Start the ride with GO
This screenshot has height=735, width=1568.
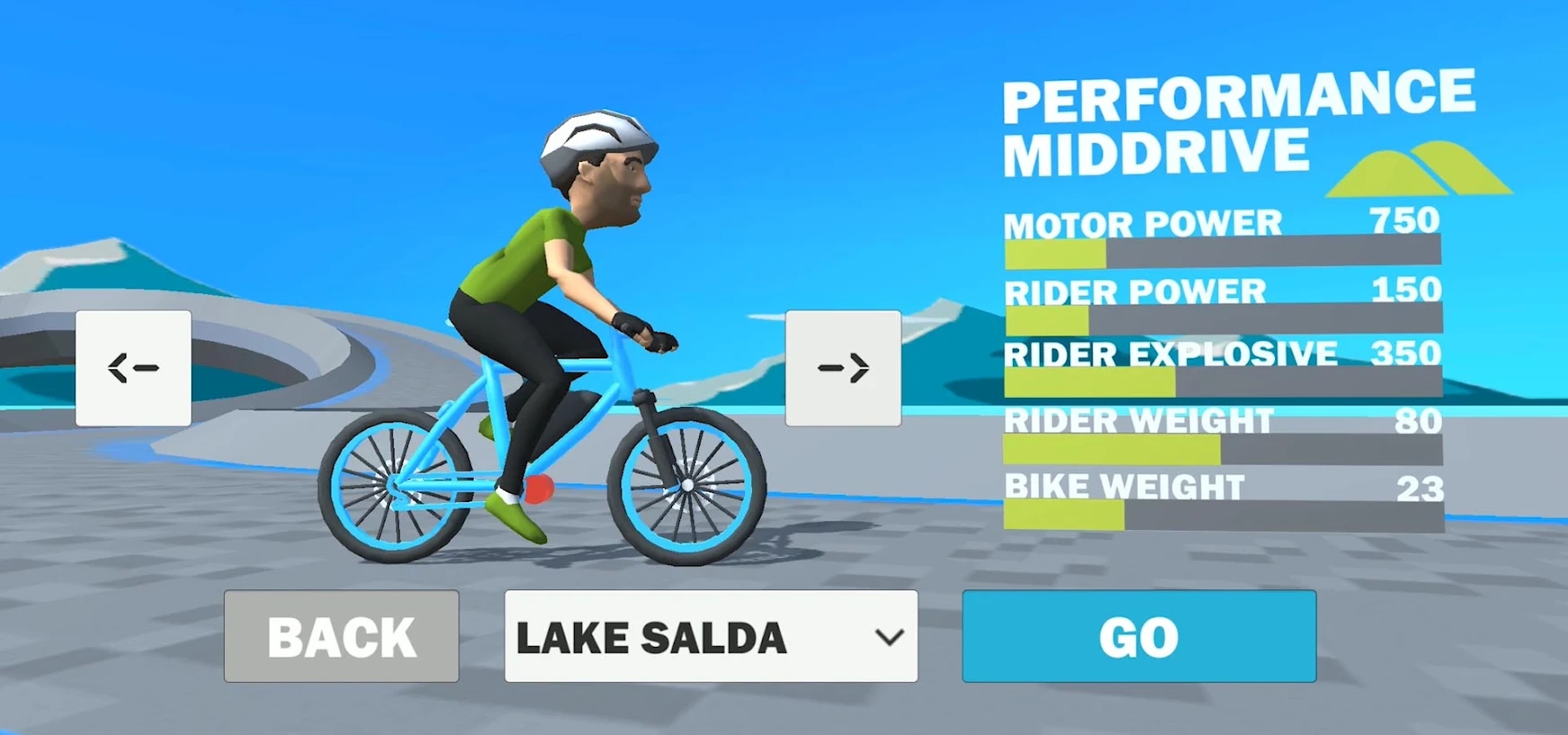pos(1138,636)
